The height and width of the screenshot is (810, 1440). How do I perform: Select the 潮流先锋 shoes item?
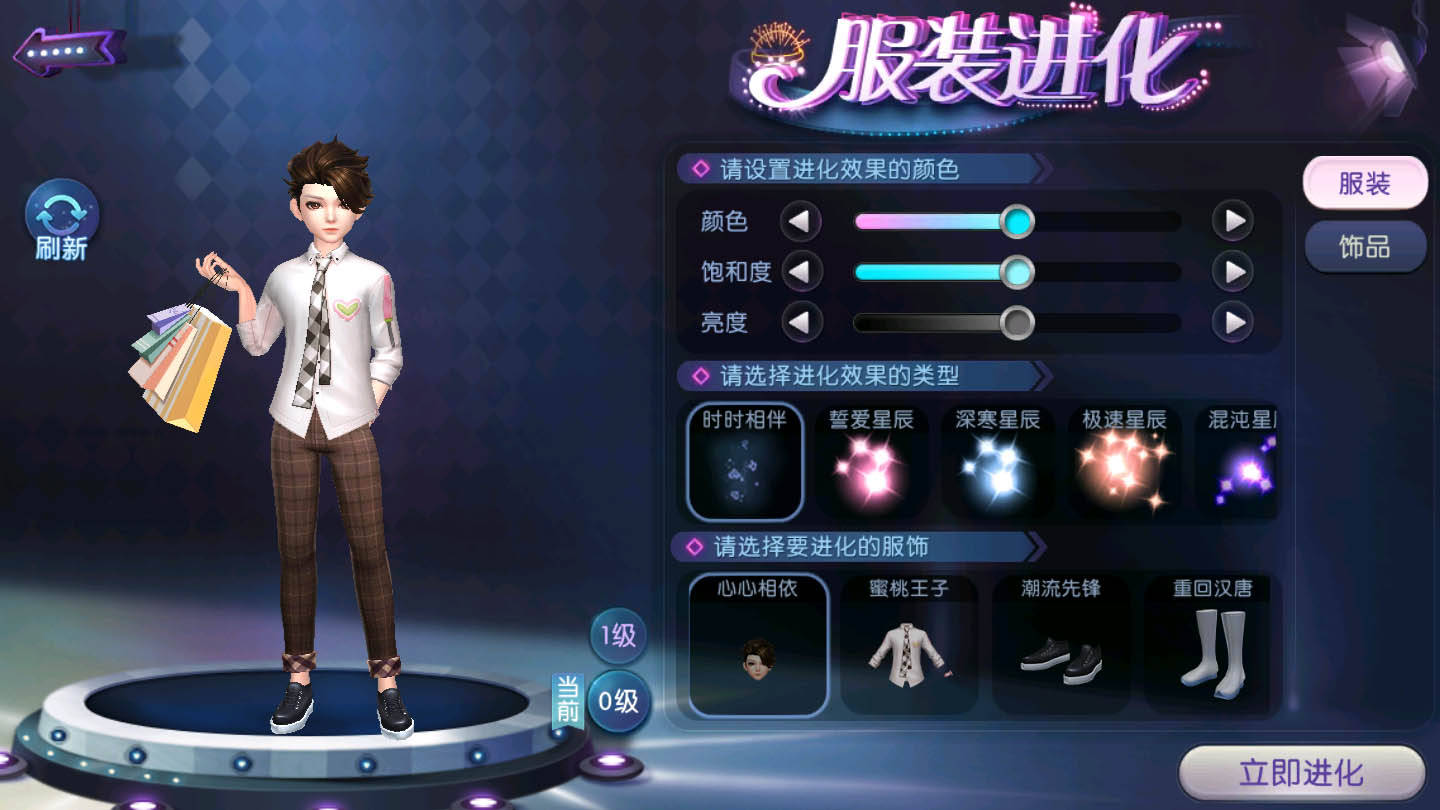1061,644
